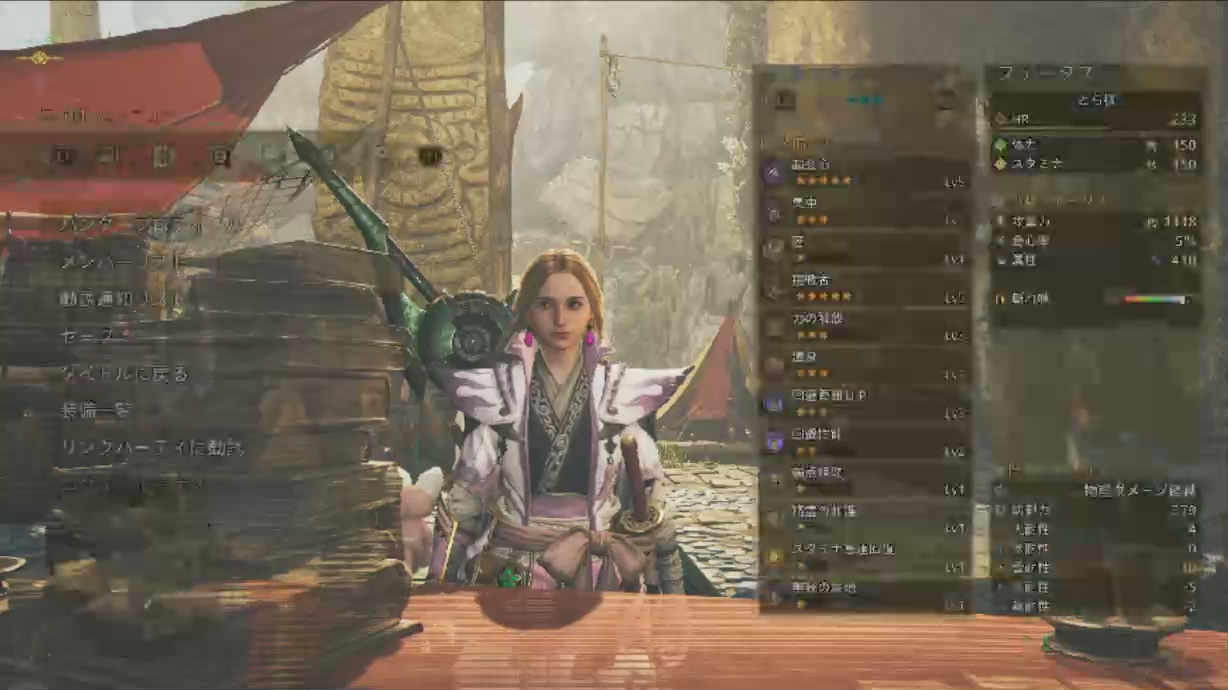Select the スタミナ急速回復 skill row
1228x690 pixels.
pyautogui.click(x=864, y=557)
